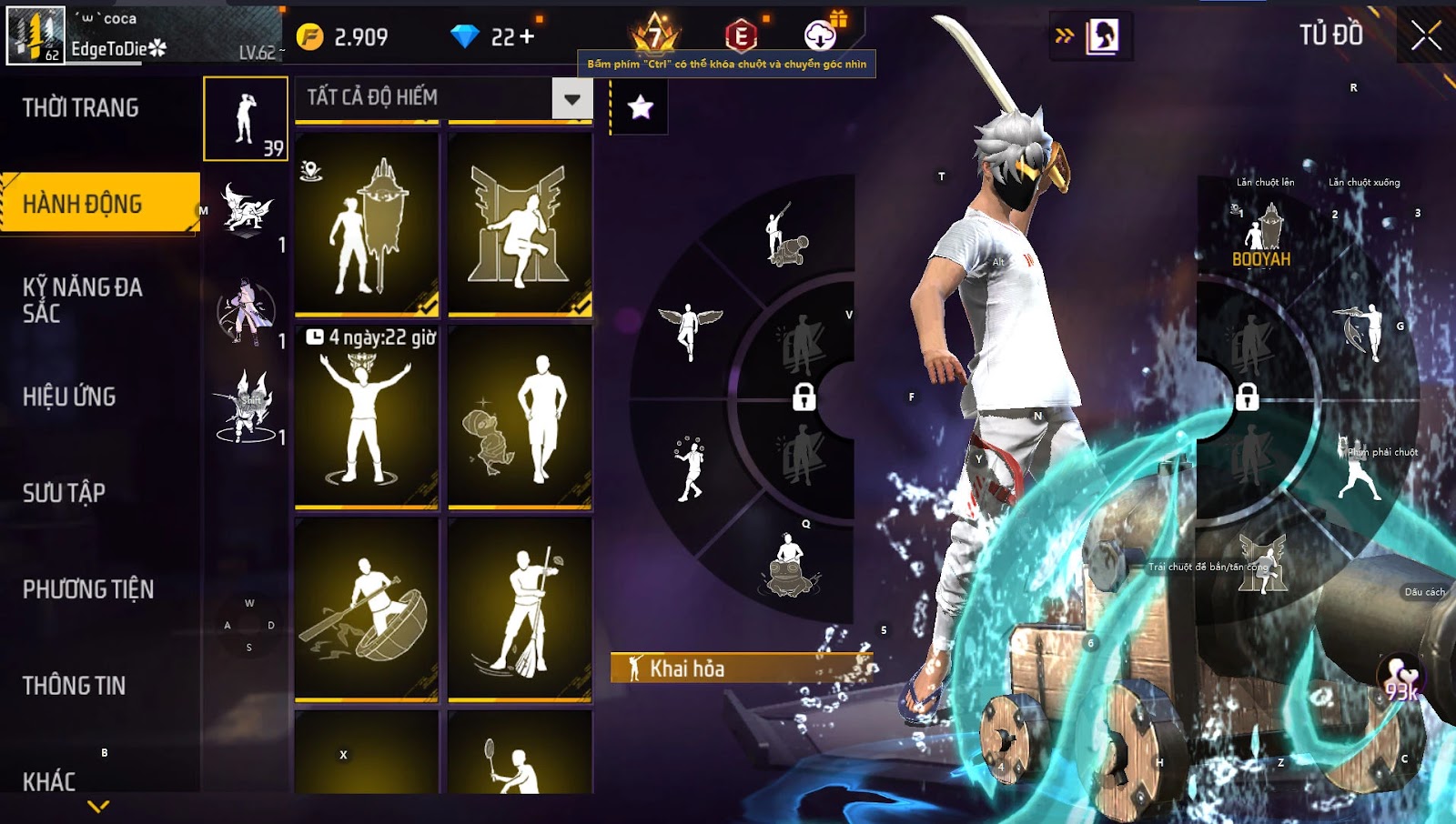Choose the emote with 4 ngày:22 giờ timer
1456x824 pixels.
coord(367,417)
